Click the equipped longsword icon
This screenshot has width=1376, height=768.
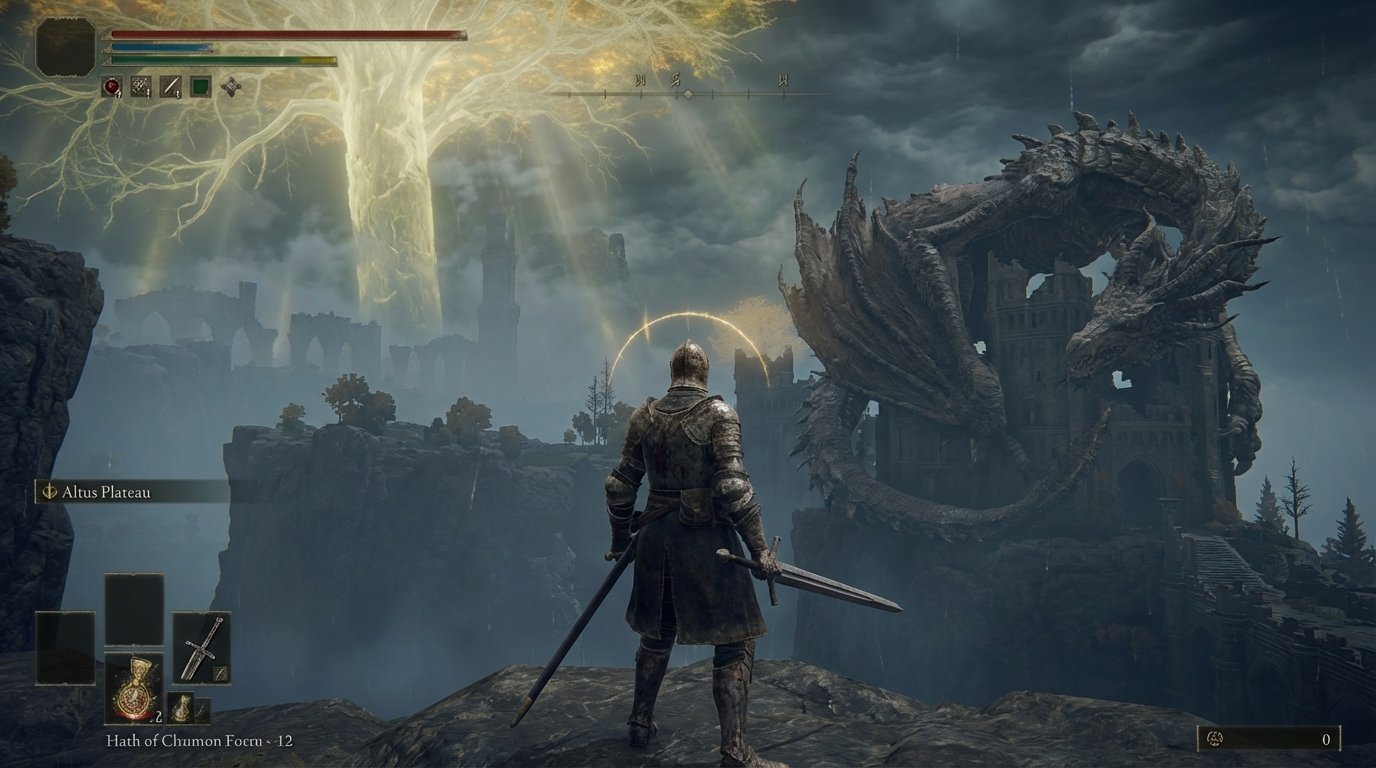200,645
